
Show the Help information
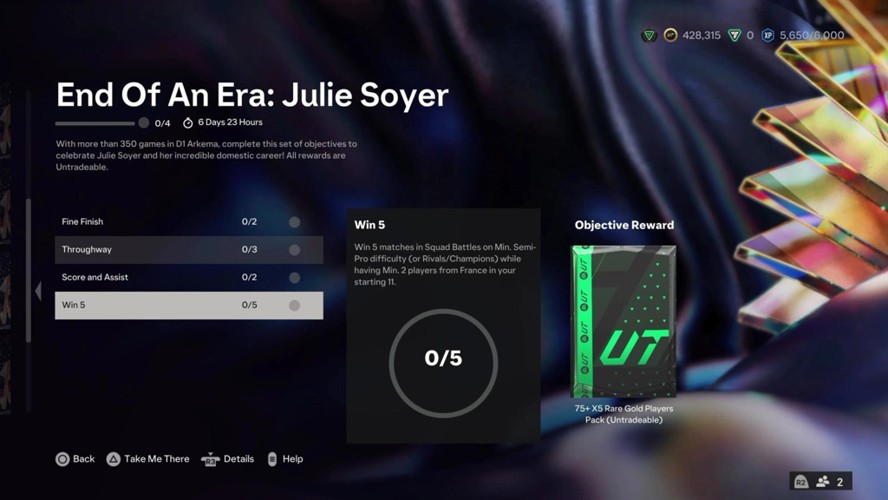point(285,459)
